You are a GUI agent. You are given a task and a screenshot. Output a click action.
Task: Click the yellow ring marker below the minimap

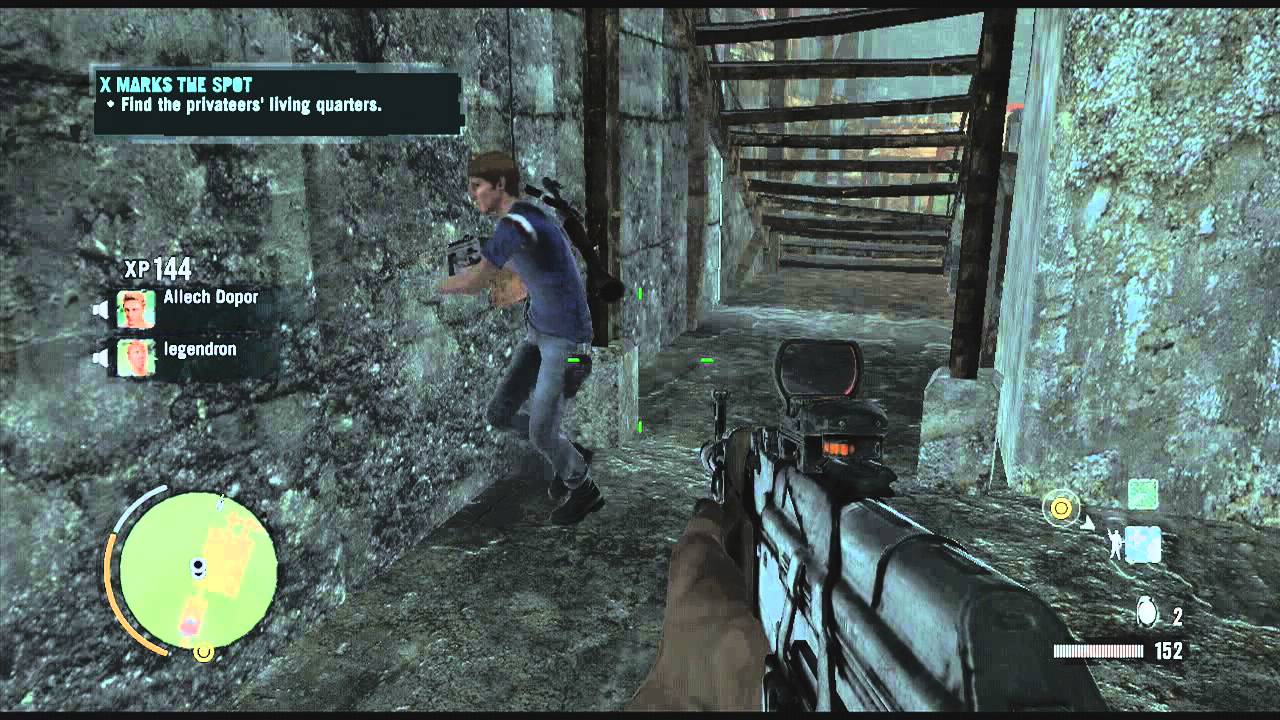(204, 653)
